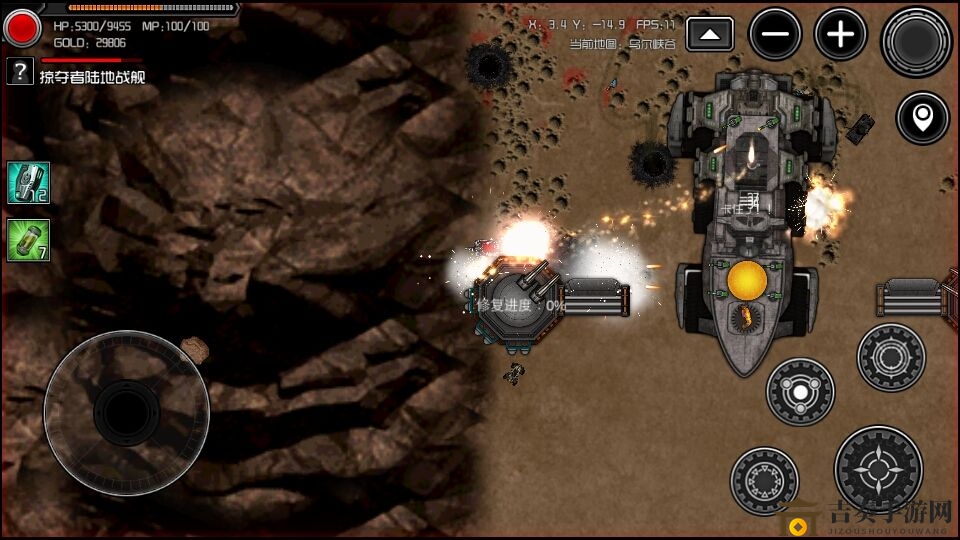This screenshot has width=960, height=540.
Task: Click the up-arrow expand button
Action: point(709,35)
